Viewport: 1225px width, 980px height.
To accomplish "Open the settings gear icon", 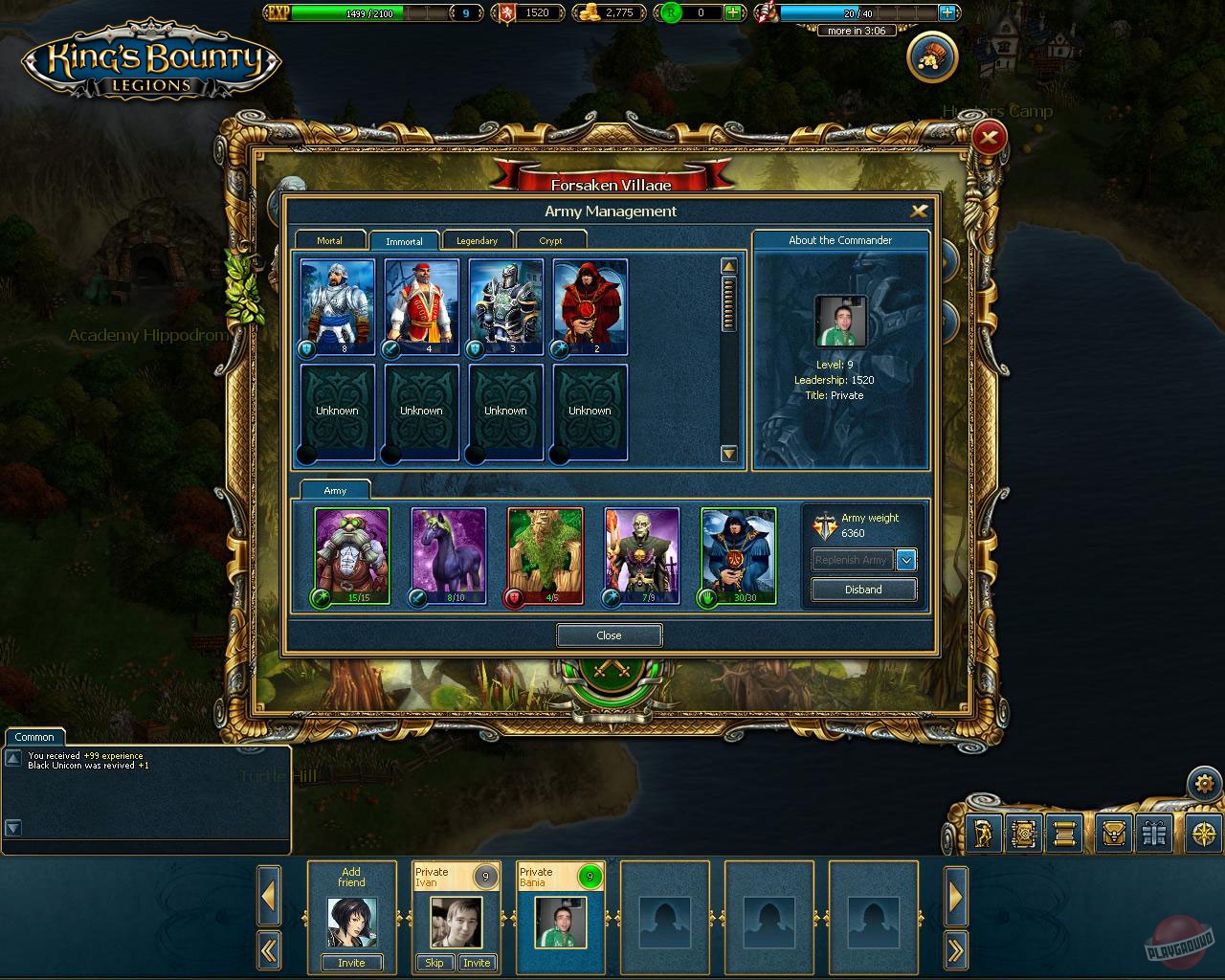I will pos(1205,783).
